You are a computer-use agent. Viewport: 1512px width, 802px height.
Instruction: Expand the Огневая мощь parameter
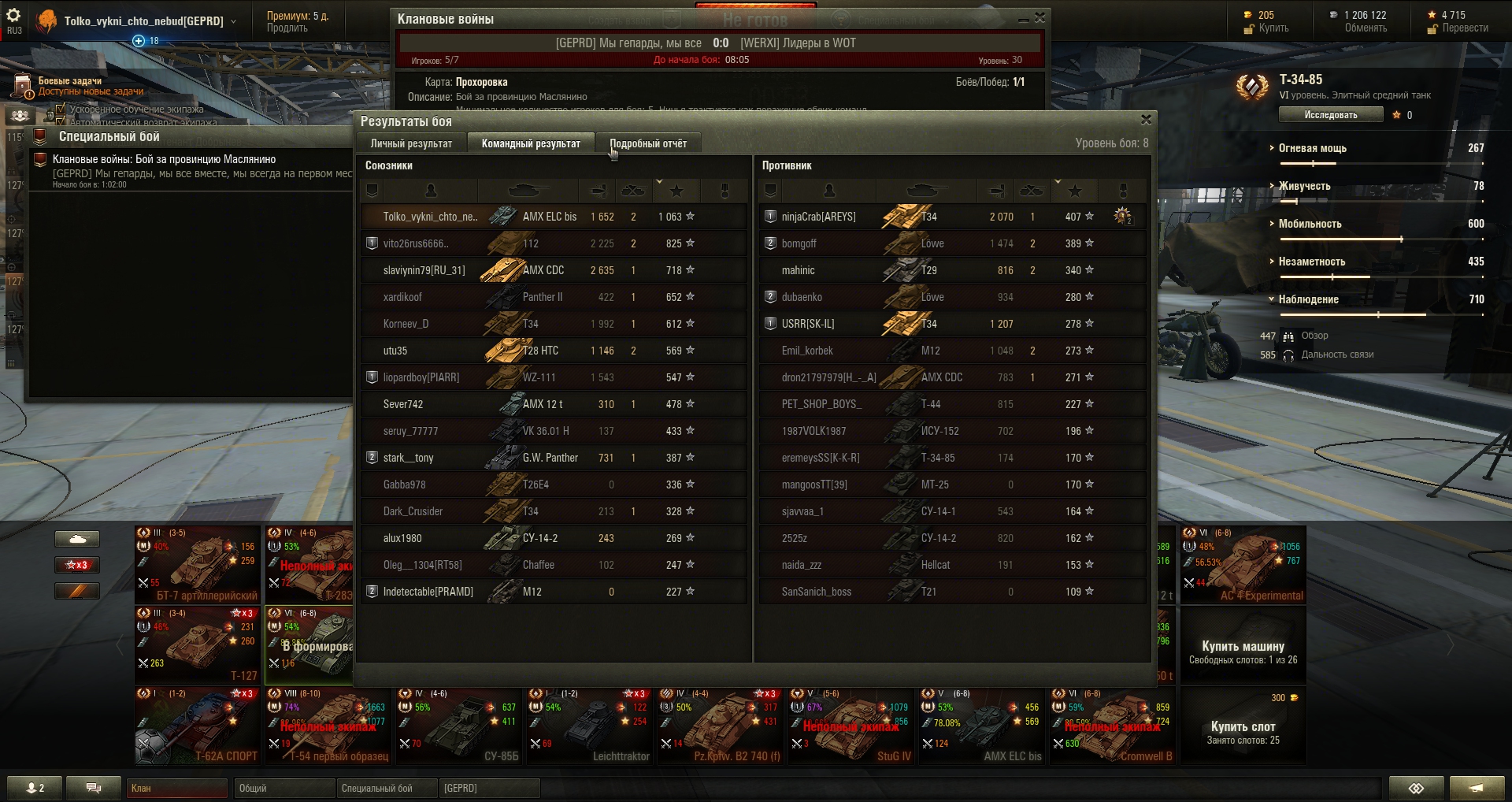(1312, 148)
